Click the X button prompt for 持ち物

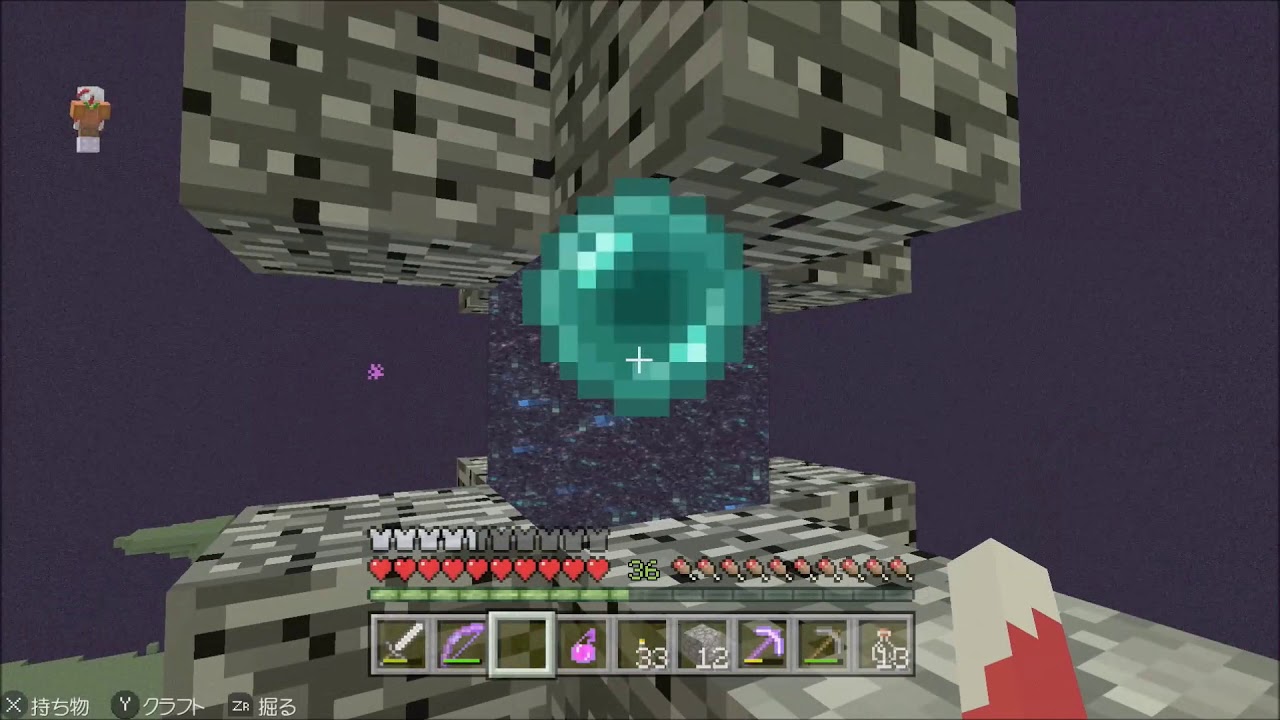[x=12, y=705]
